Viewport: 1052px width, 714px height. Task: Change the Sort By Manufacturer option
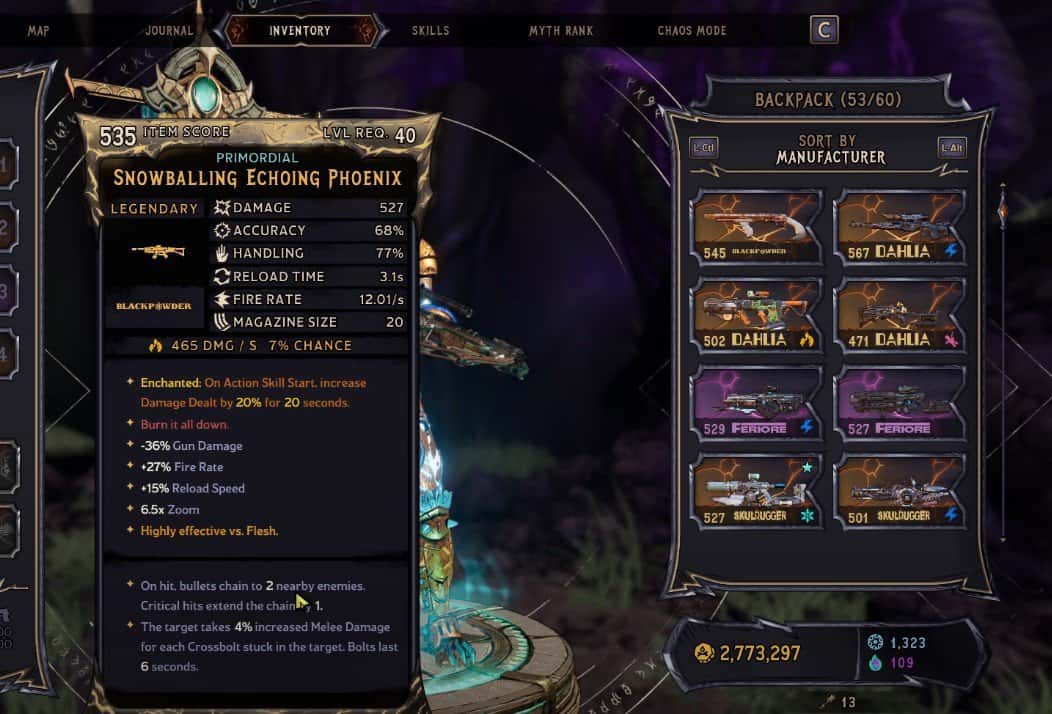827,150
